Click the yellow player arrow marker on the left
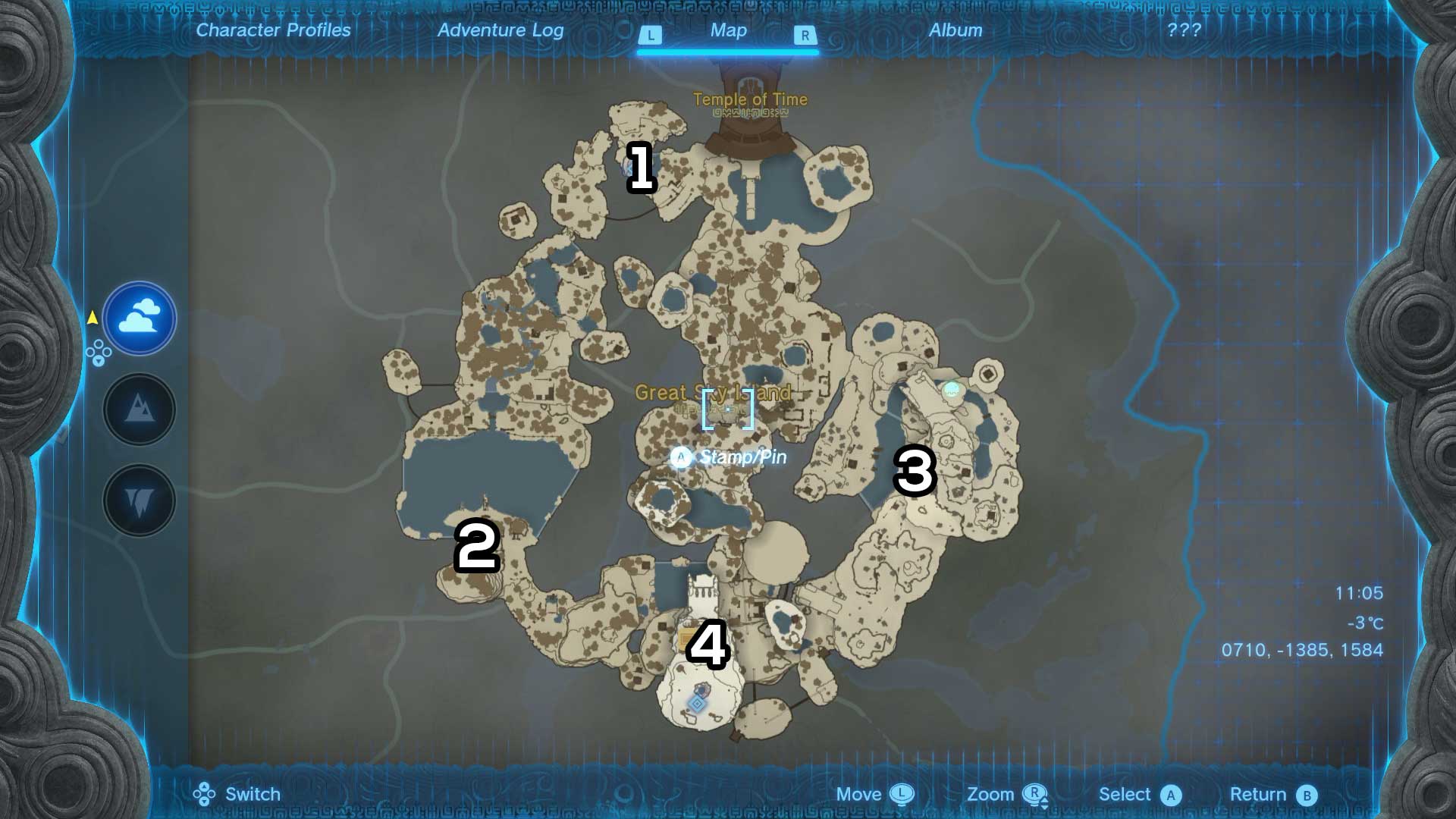This screenshot has height=819, width=1456. [93, 318]
